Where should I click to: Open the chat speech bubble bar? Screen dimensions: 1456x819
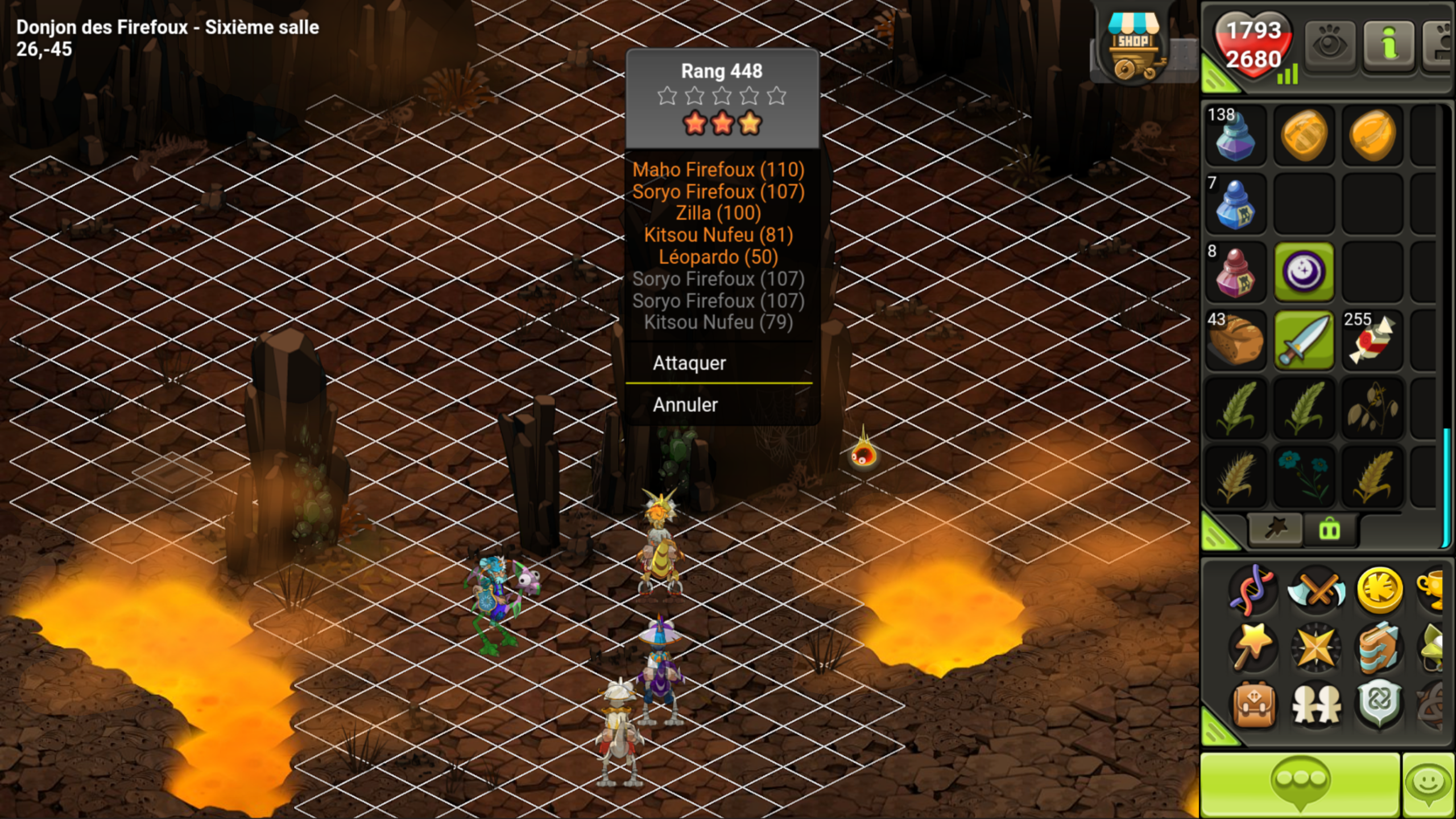[x=1300, y=785]
